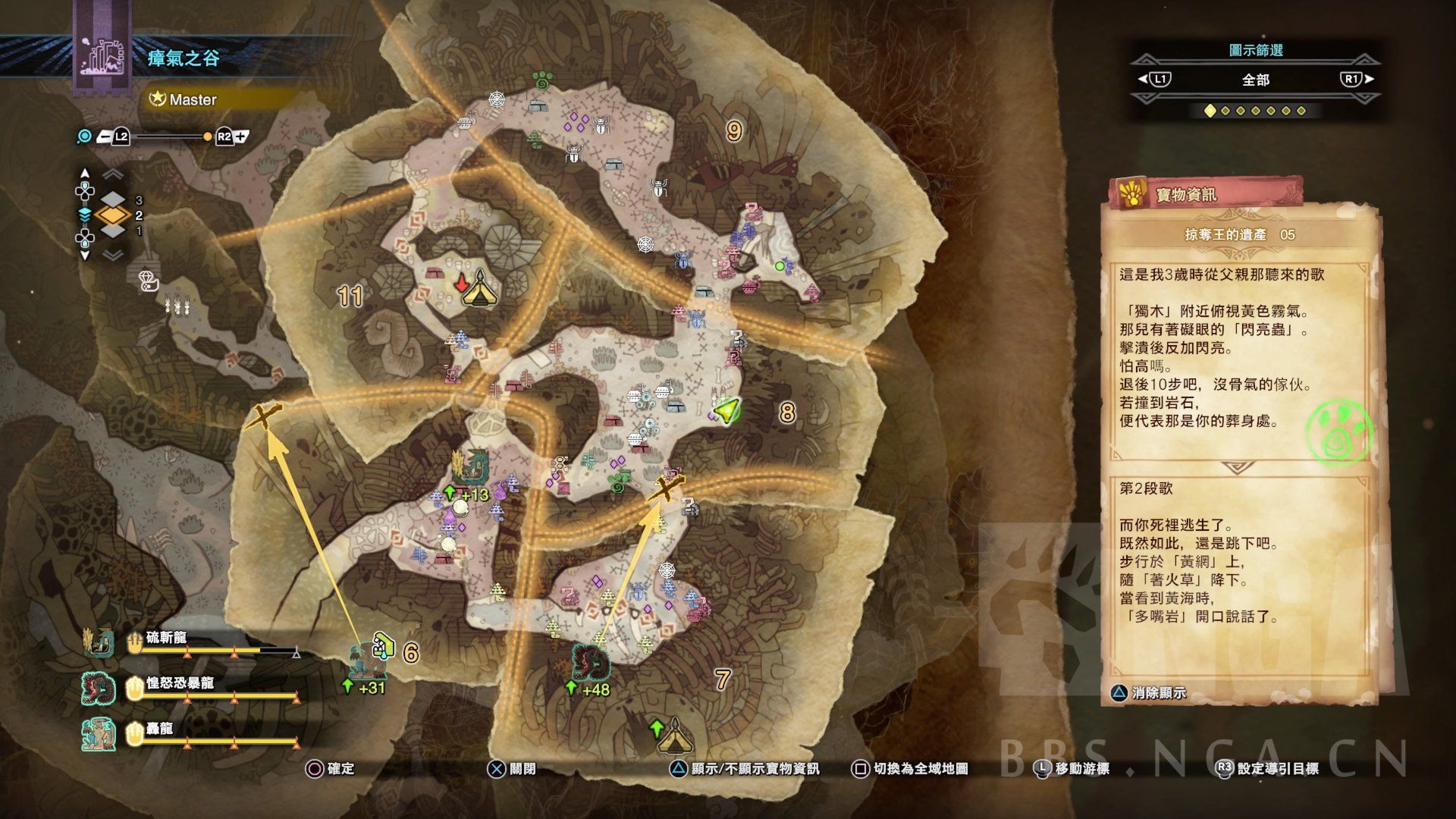Click the green arrow player position marker
The width and height of the screenshot is (1456, 819).
click(x=726, y=410)
